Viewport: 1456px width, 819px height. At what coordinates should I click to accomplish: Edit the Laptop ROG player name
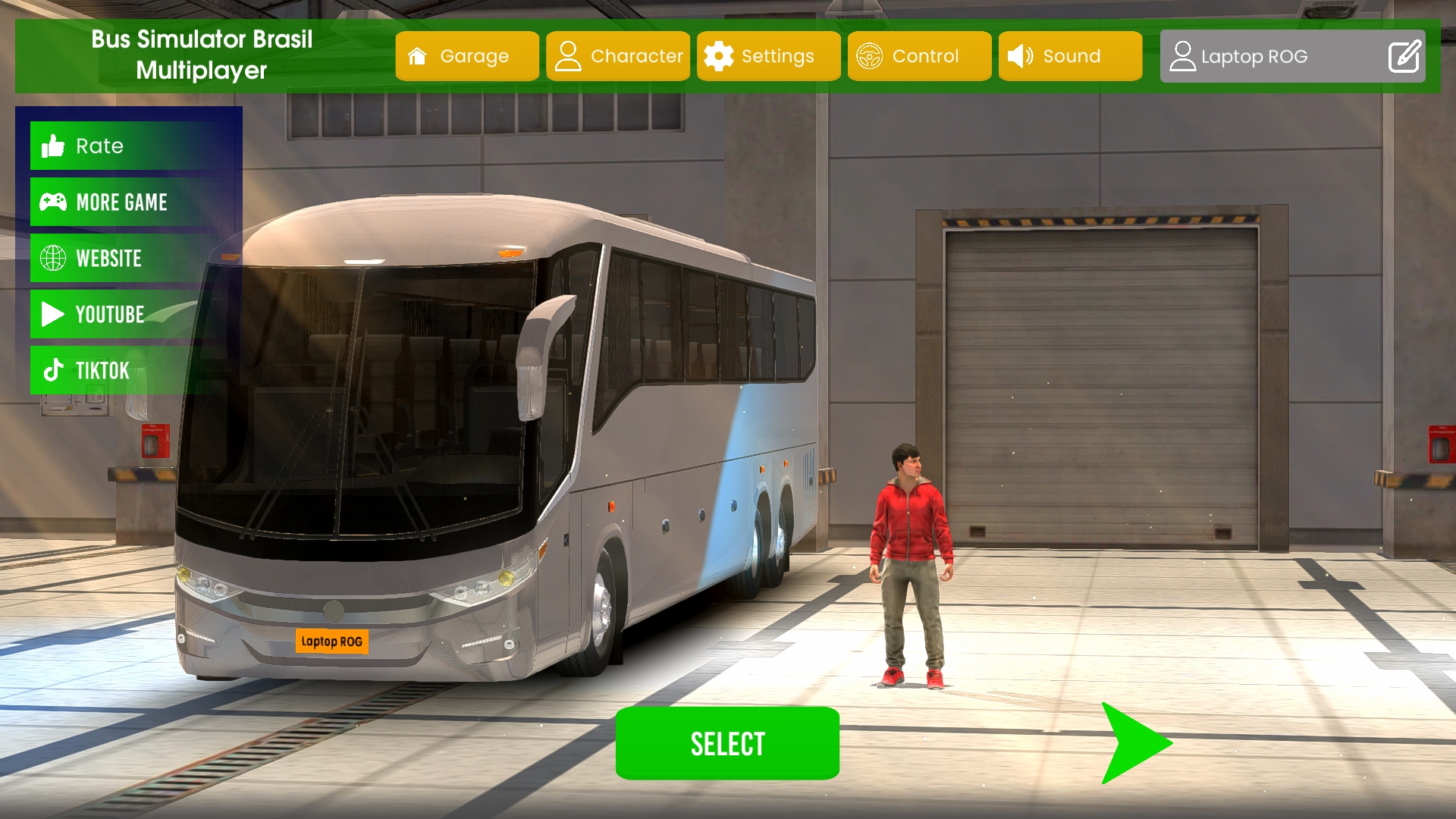1404,57
